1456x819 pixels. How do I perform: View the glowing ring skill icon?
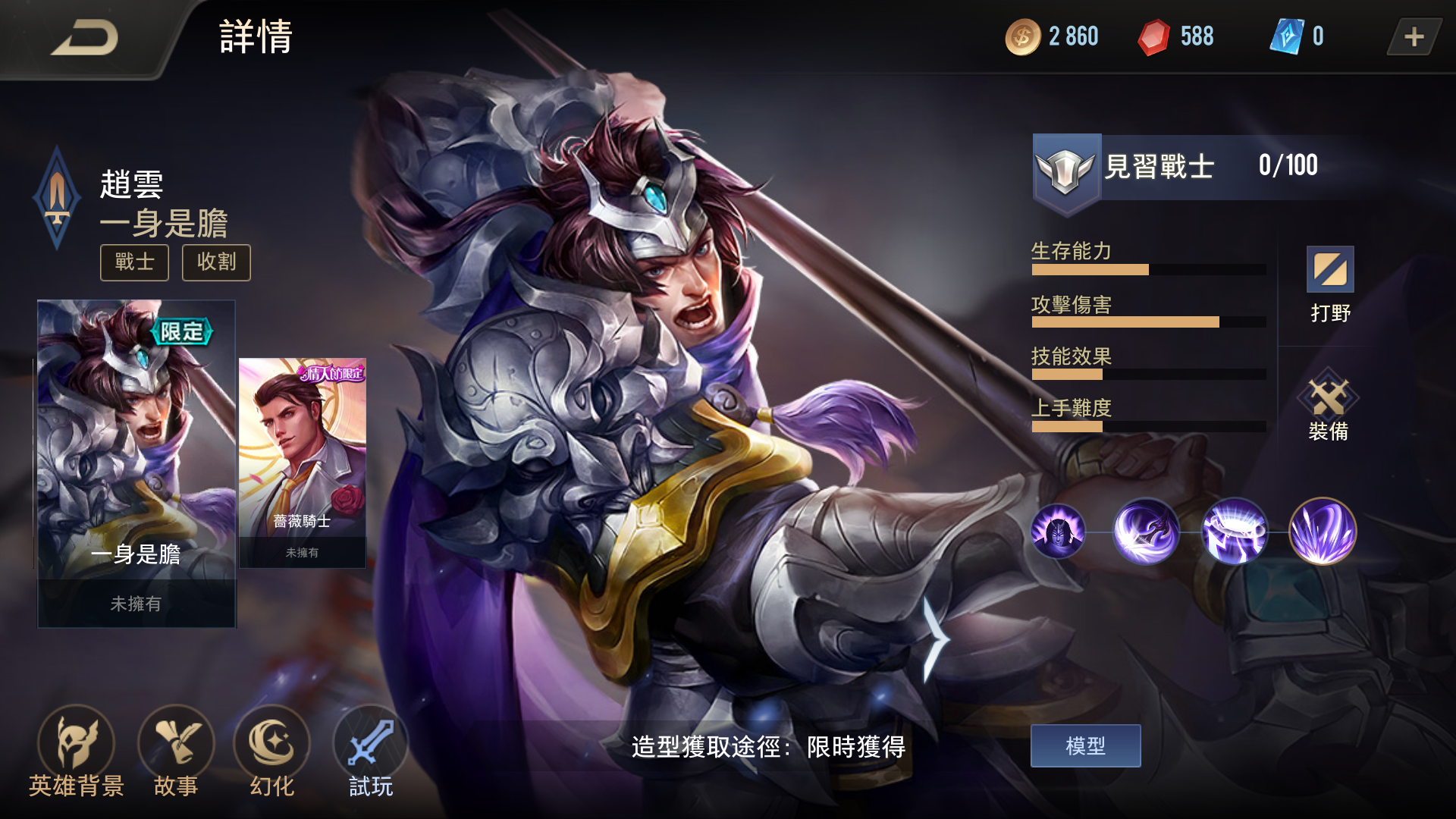pos(1235,532)
